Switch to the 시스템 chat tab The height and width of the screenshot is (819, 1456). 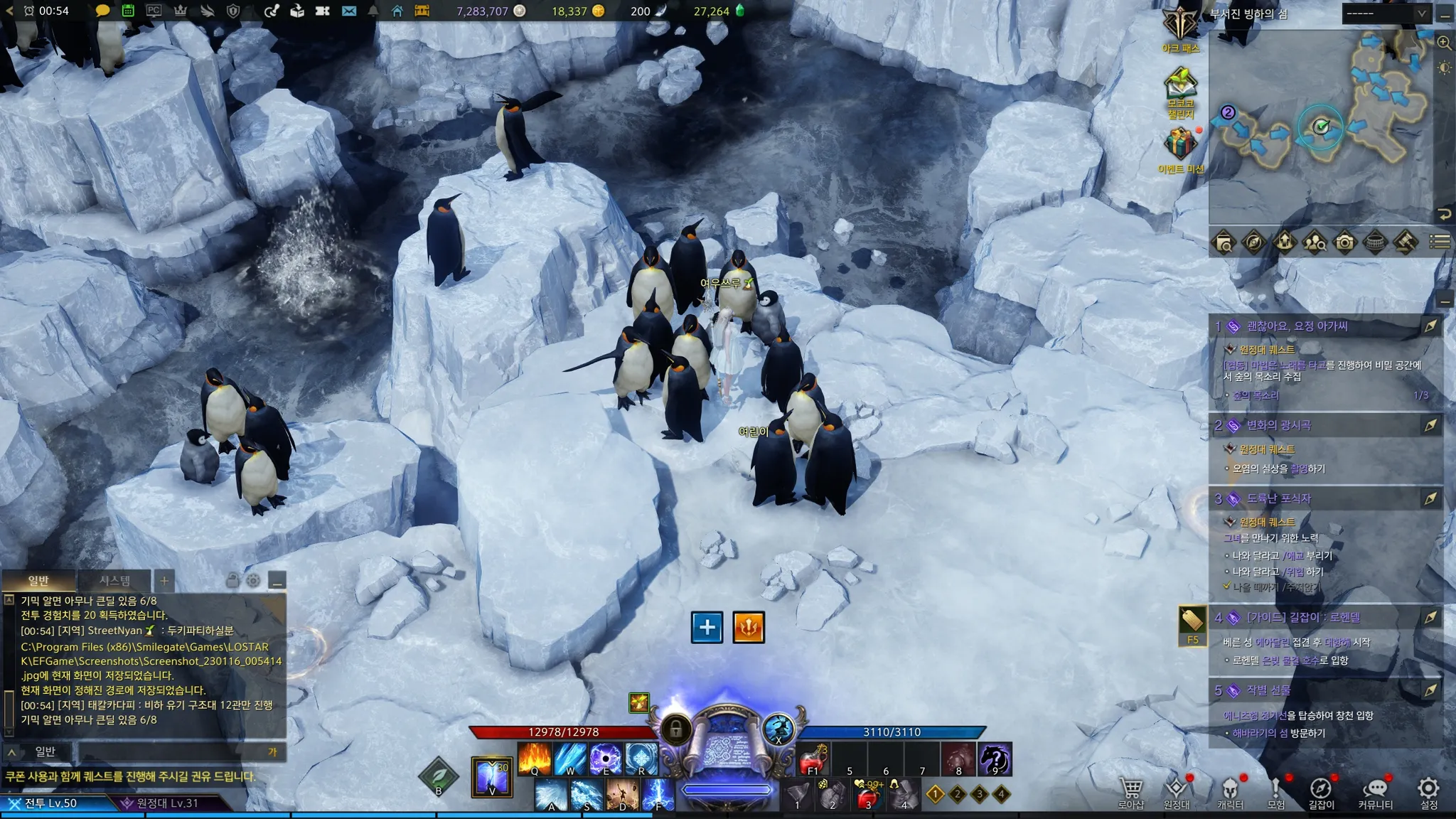(114, 581)
